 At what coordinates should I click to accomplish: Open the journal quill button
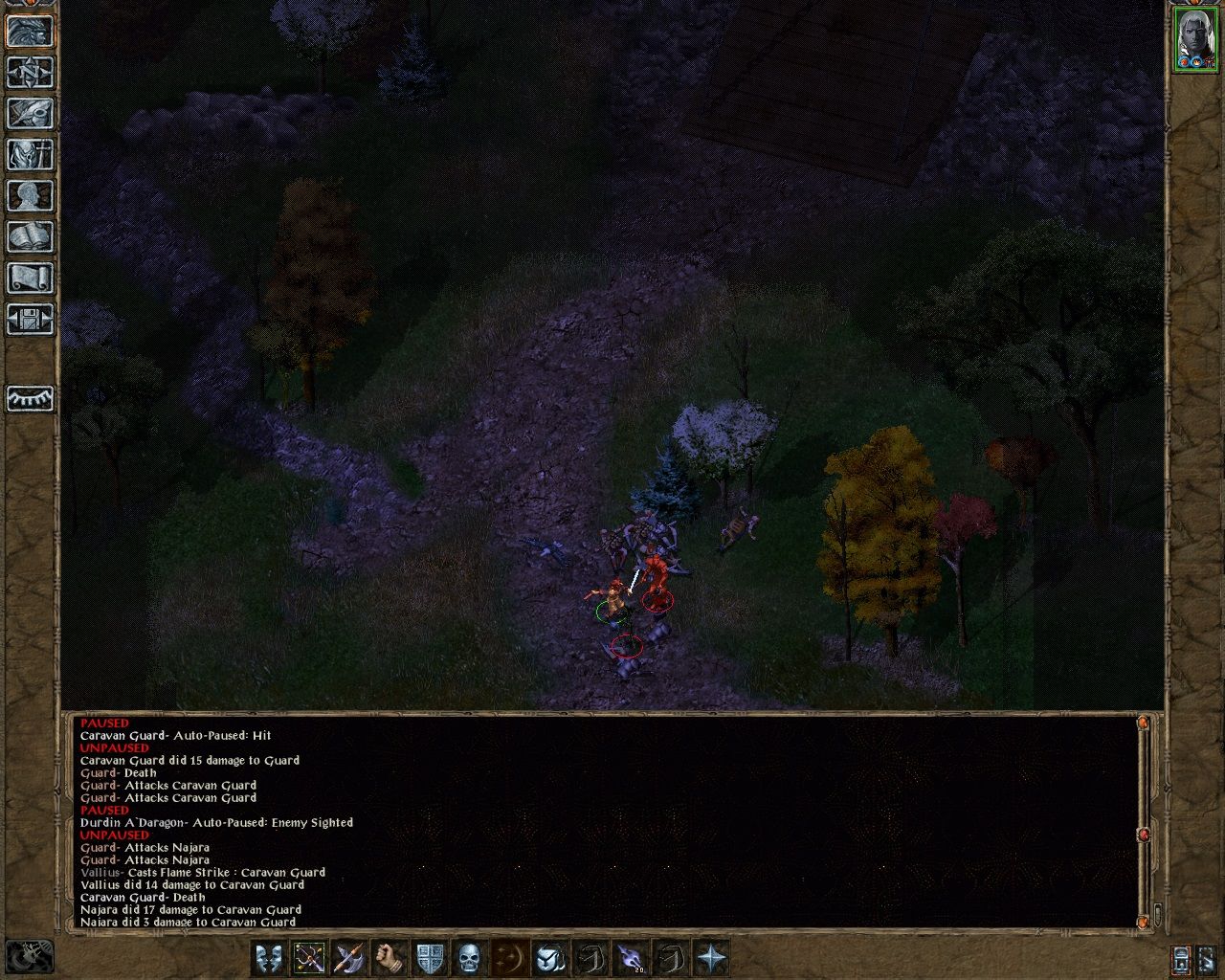point(30,113)
